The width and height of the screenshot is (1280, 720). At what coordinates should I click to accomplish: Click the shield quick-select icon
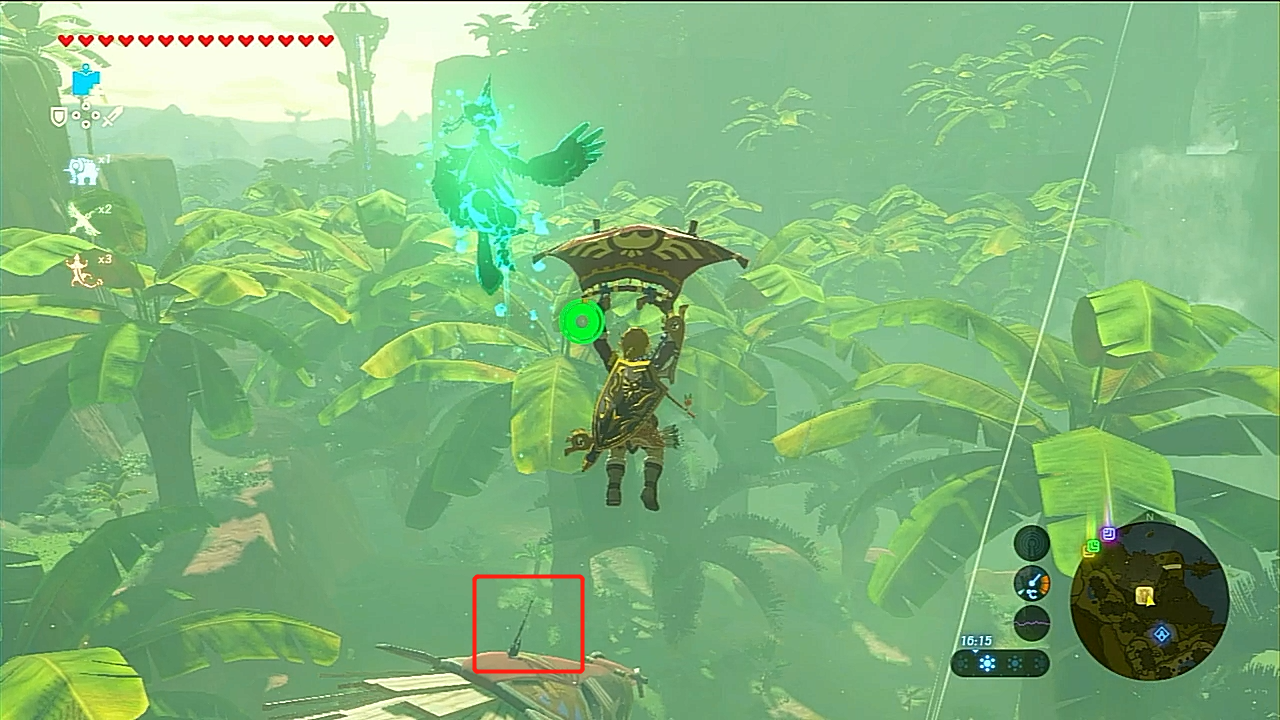click(59, 117)
